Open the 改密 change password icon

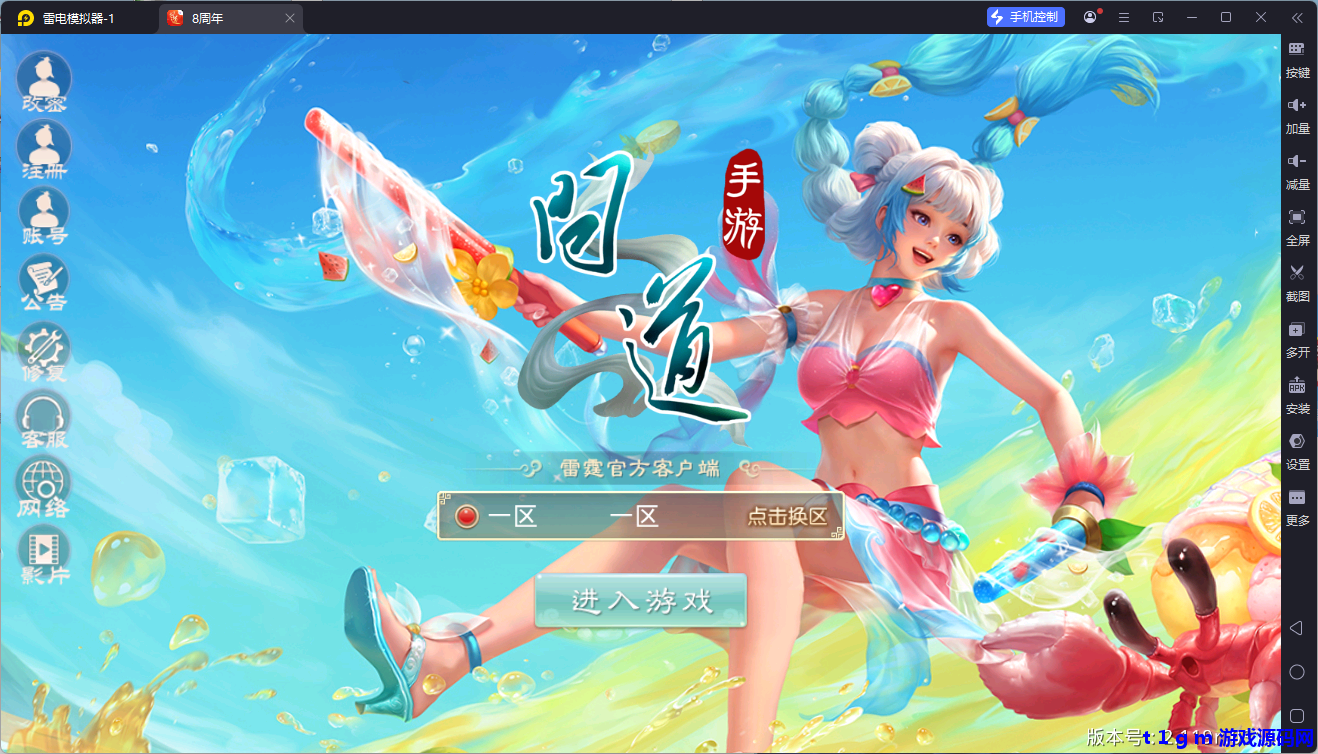42,80
